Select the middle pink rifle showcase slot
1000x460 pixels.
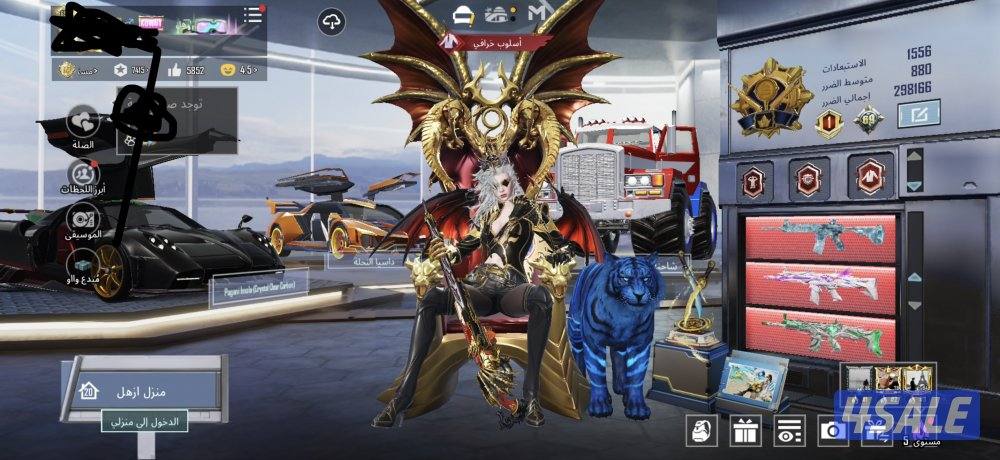coord(820,284)
